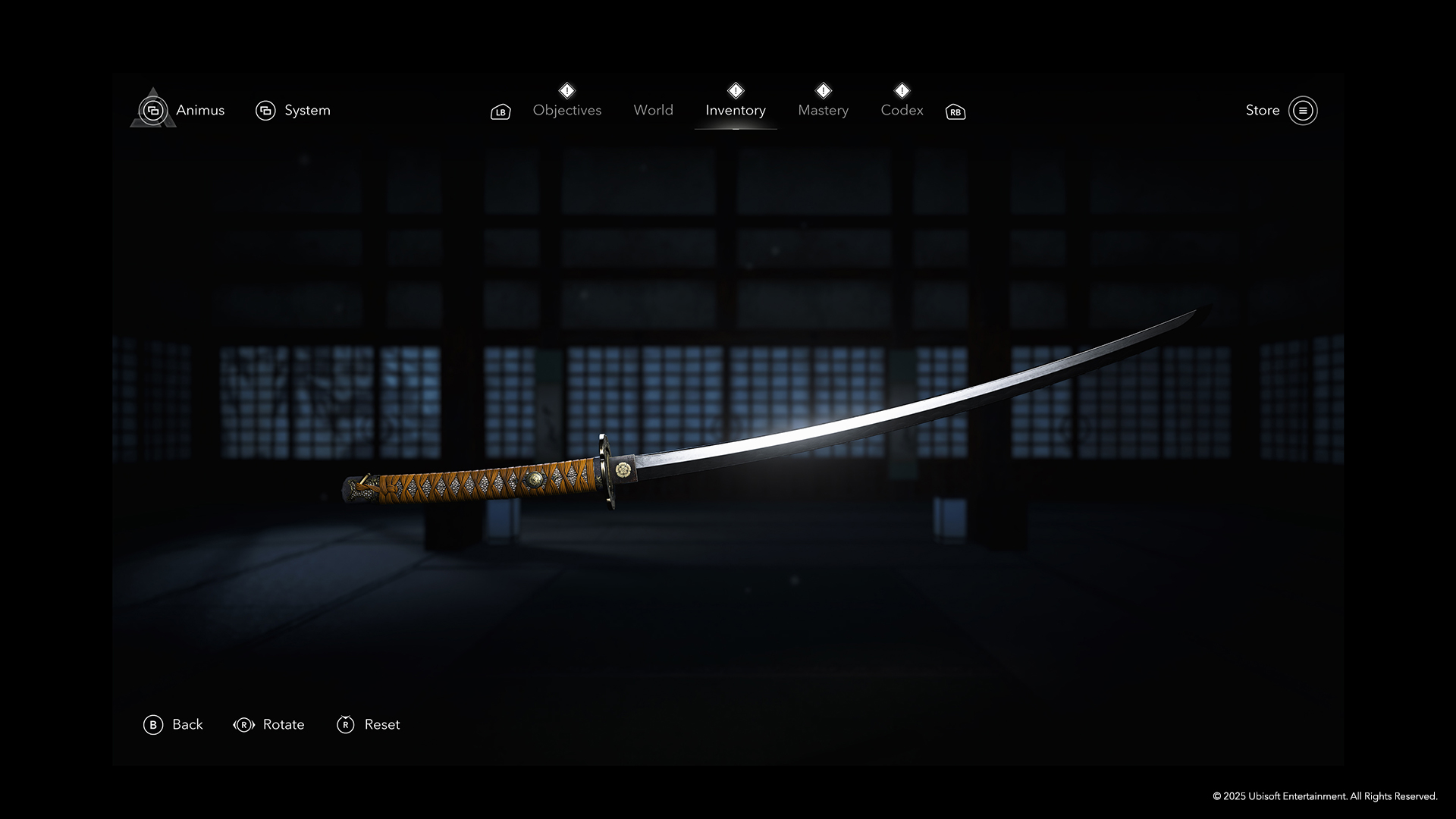The image size is (1456, 819).
Task: Go to the Mastery tab
Action: point(823,111)
